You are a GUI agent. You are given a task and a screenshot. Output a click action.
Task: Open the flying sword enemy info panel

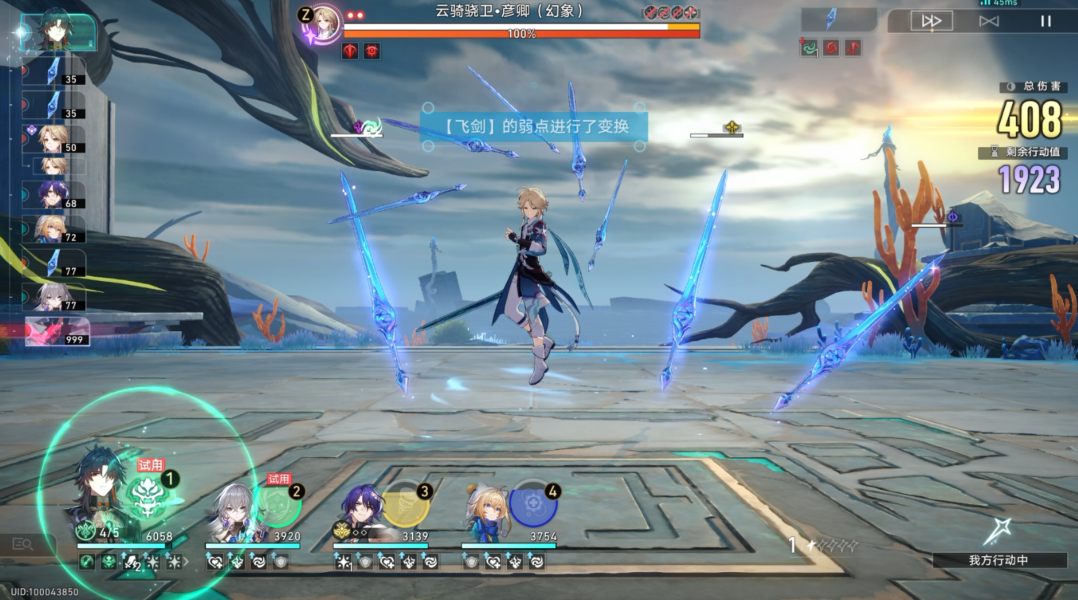click(x=838, y=20)
